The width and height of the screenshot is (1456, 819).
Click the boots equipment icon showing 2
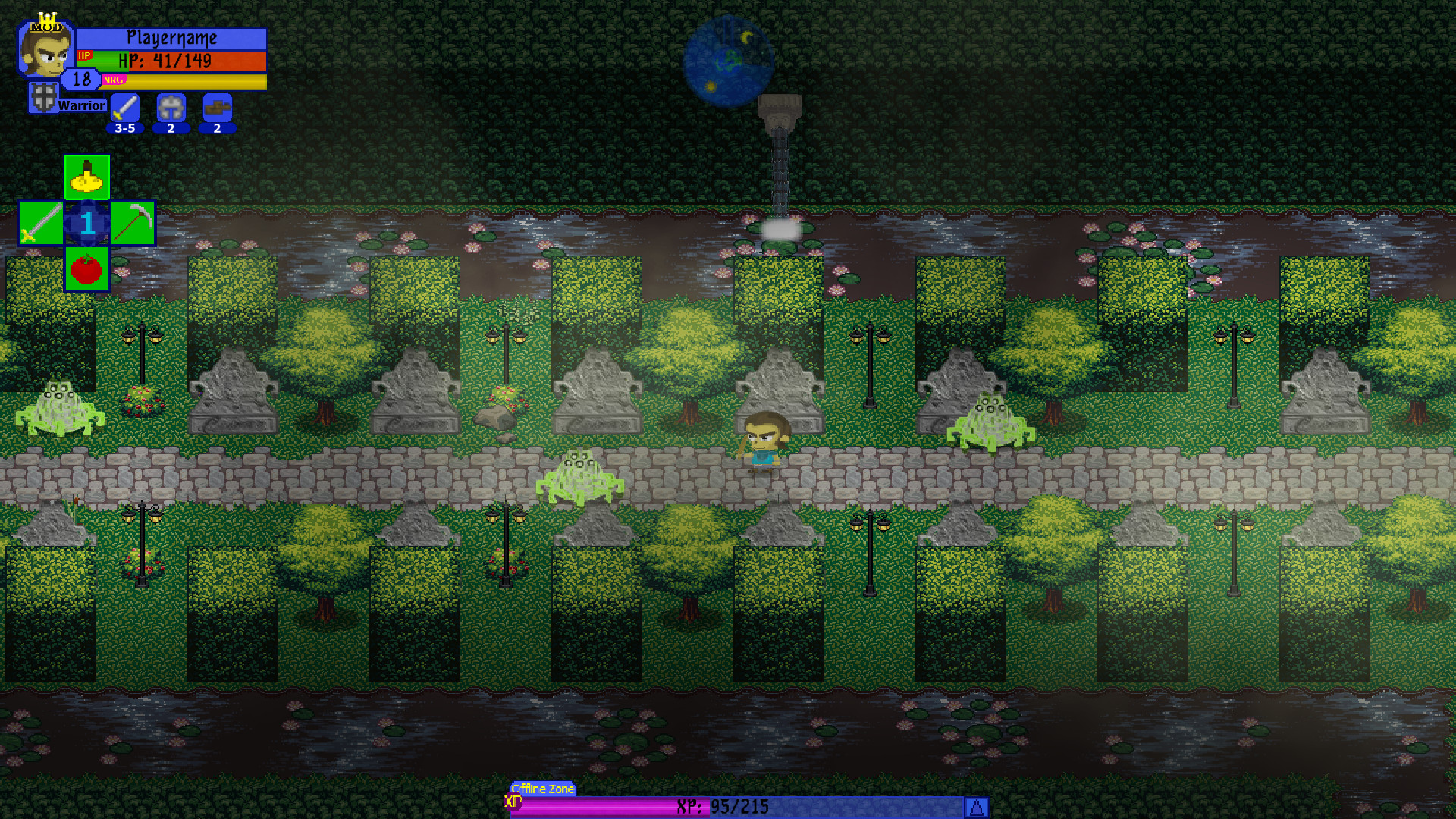217,108
